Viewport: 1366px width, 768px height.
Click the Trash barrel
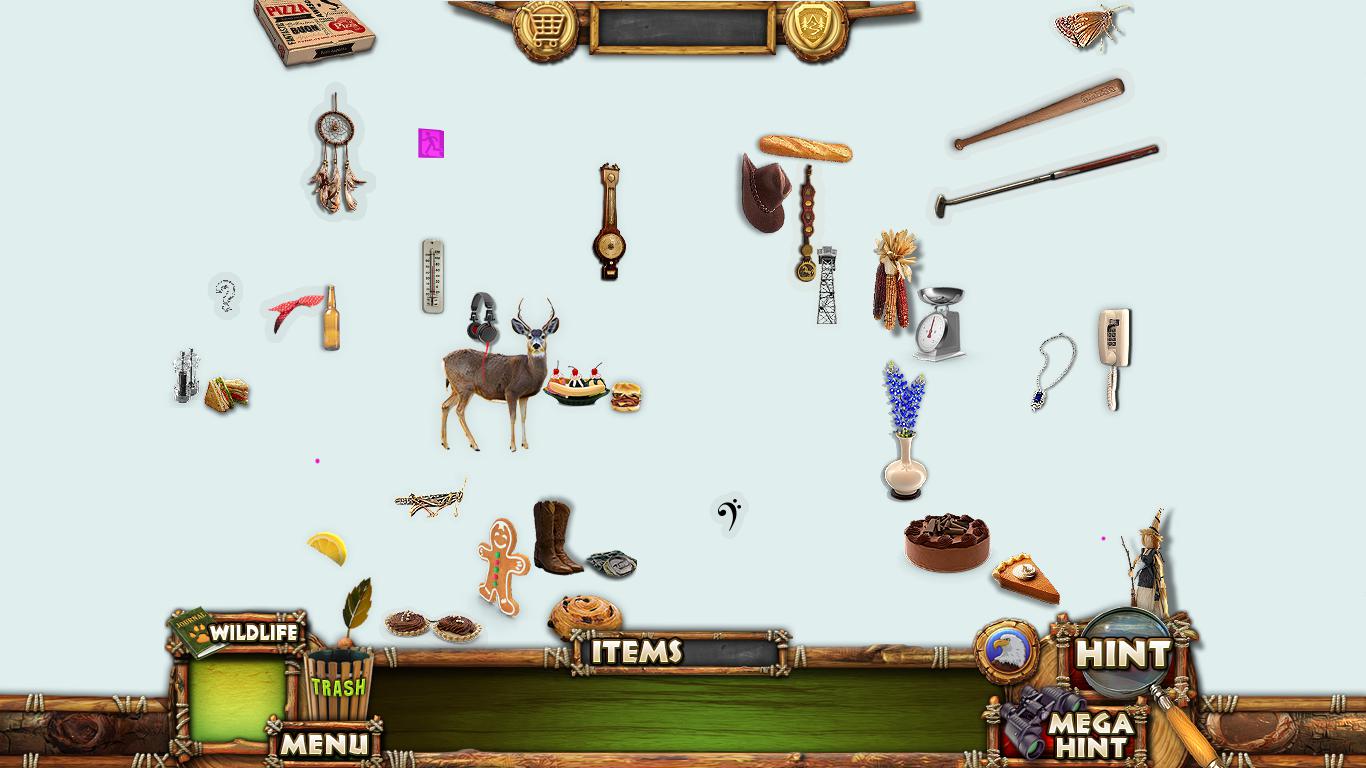[337, 683]
